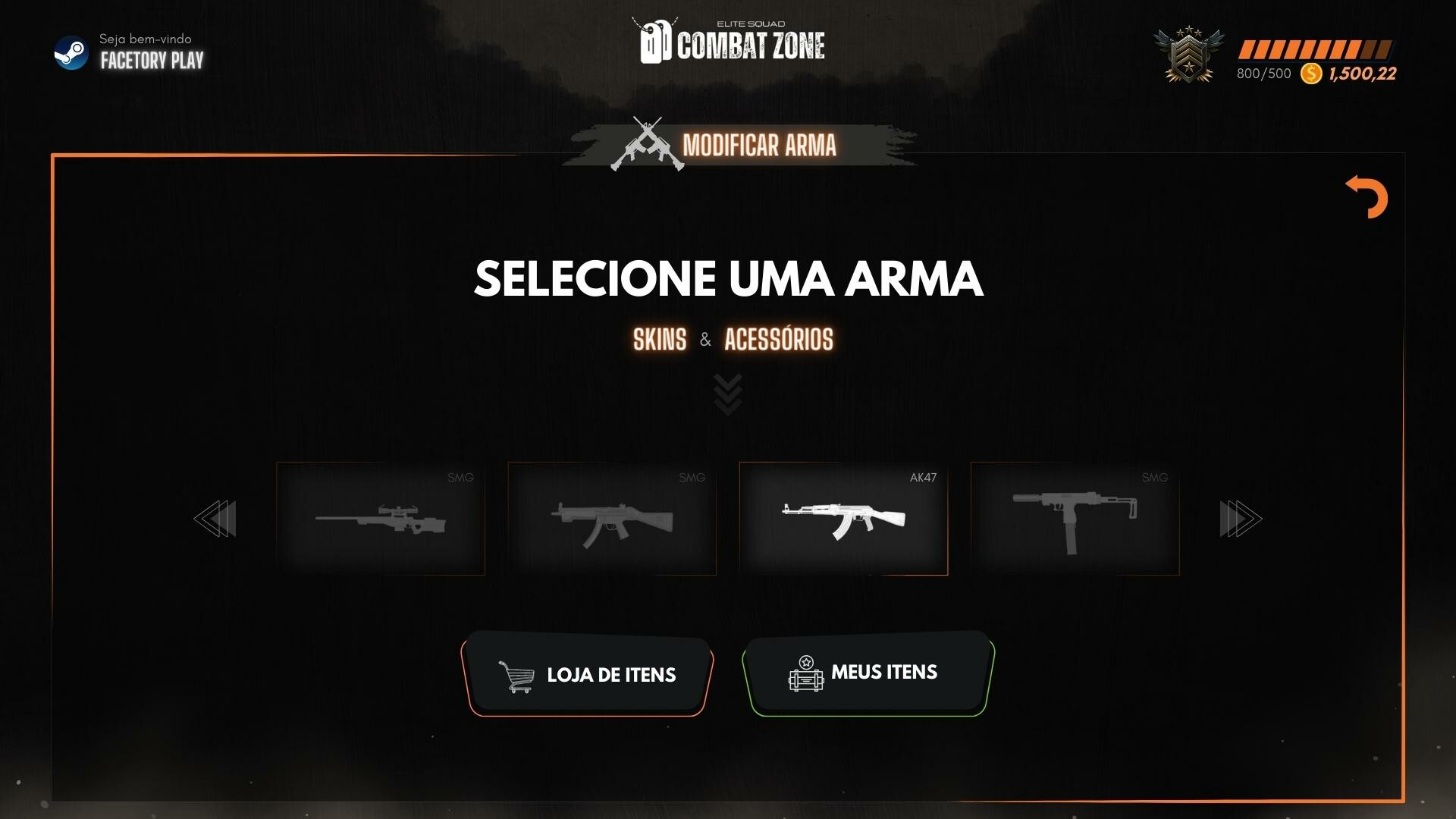Click the orange back arrow icon
1456x819 pixels.
[1367, 197]
